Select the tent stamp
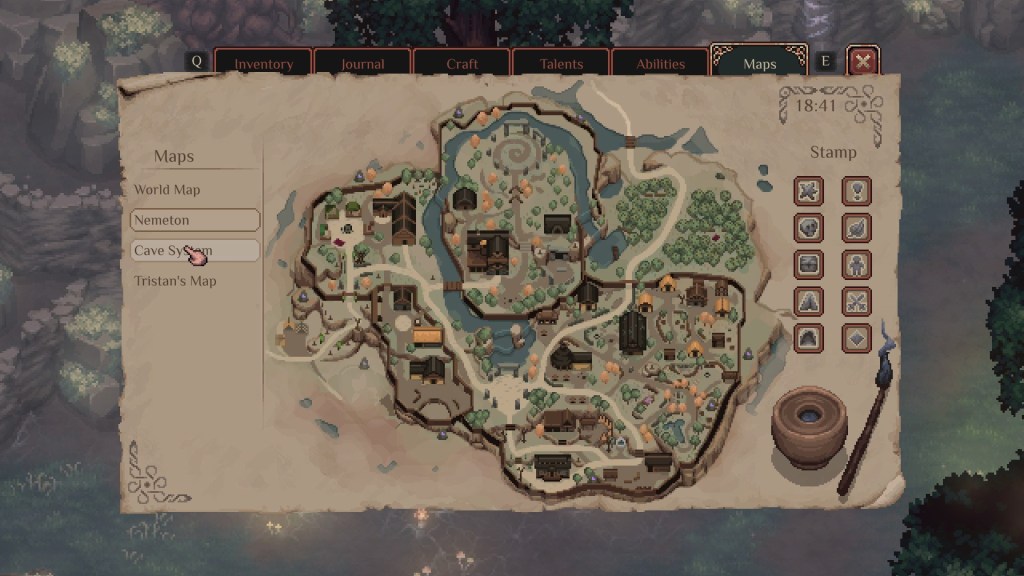The height and width of the screenshot is (576, 1024). (x=809, y=300)
